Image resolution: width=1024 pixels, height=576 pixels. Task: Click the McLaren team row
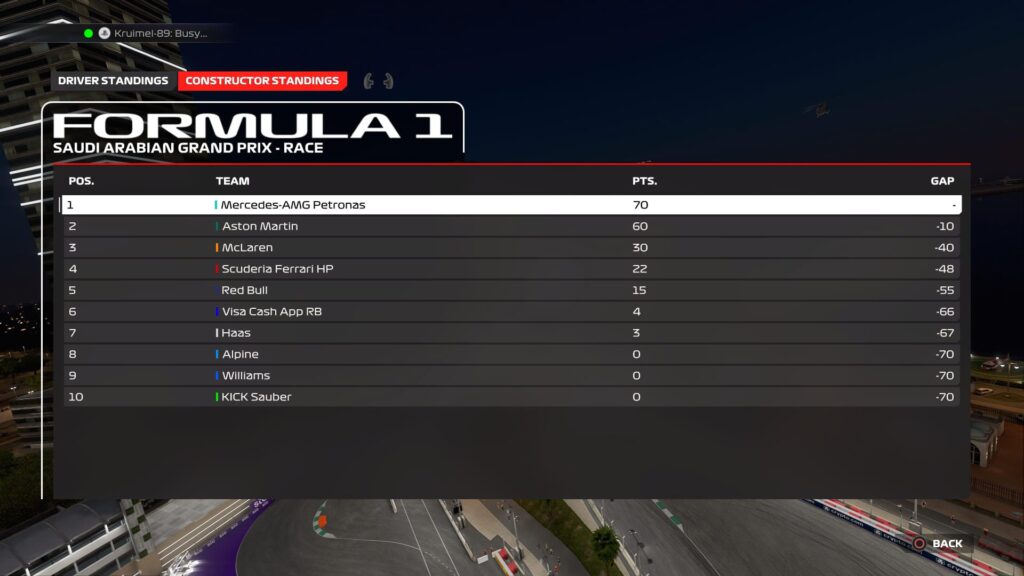(510, 248)
